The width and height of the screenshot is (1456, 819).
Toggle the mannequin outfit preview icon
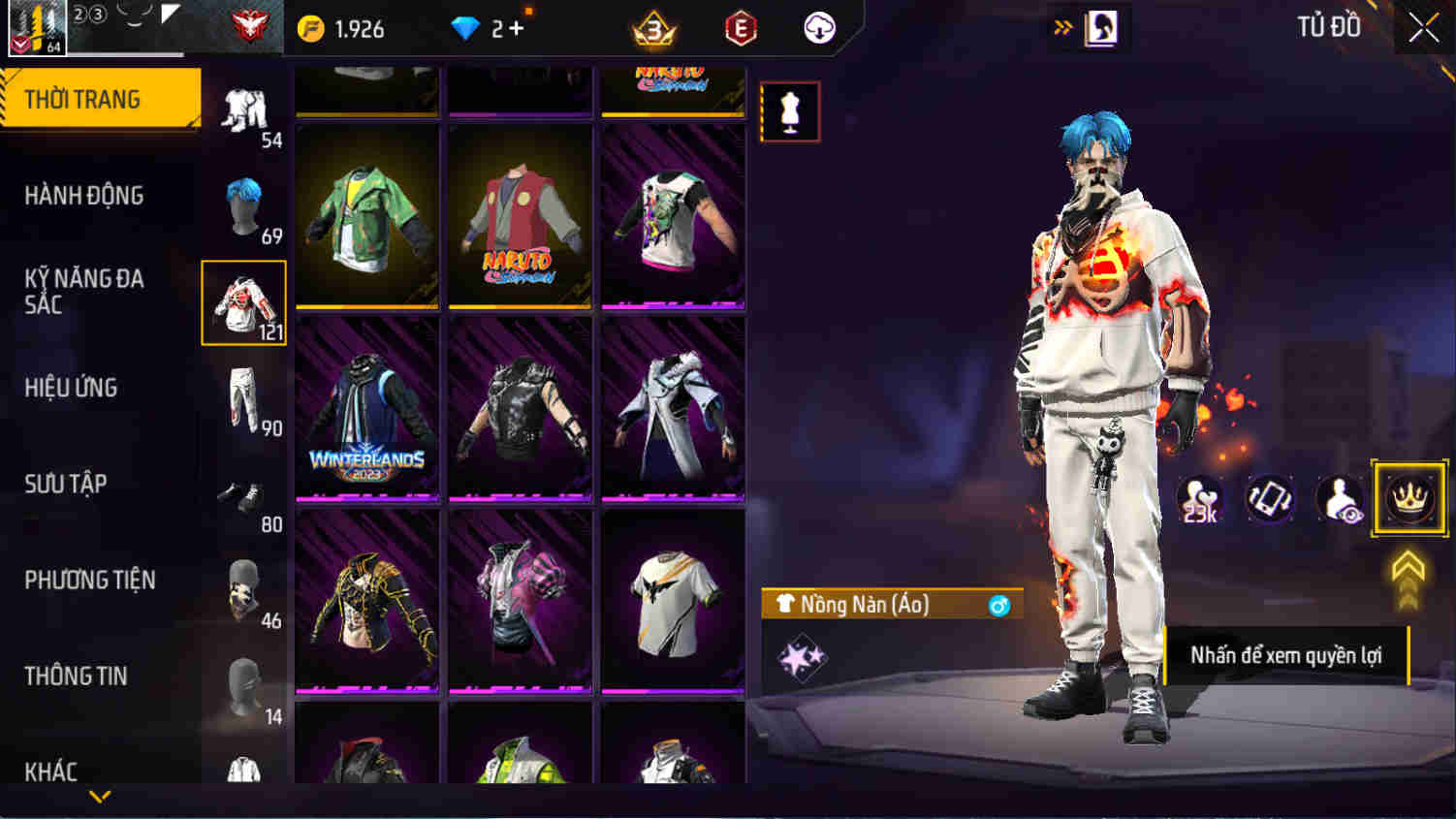(789, 110)
